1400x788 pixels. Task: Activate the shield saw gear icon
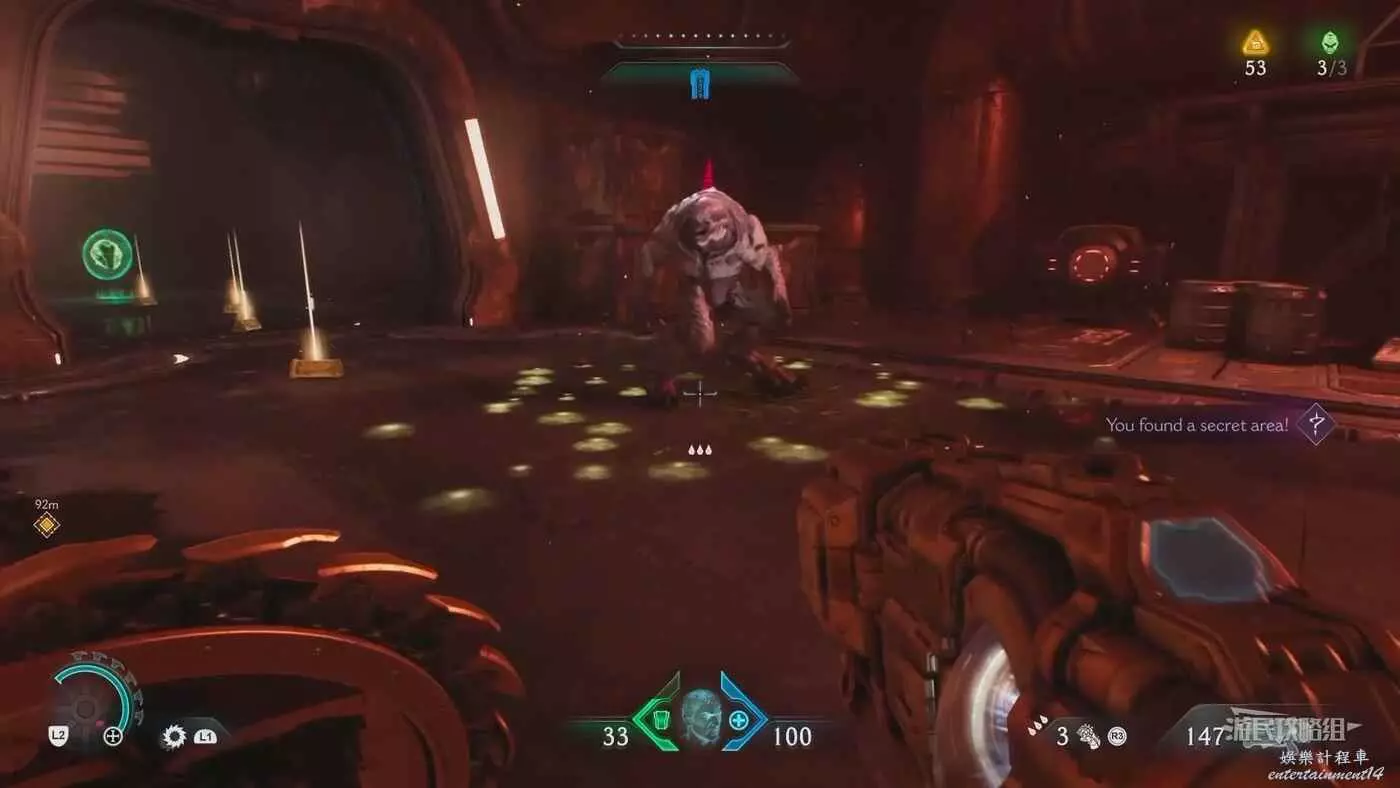[x=174, y=737]
